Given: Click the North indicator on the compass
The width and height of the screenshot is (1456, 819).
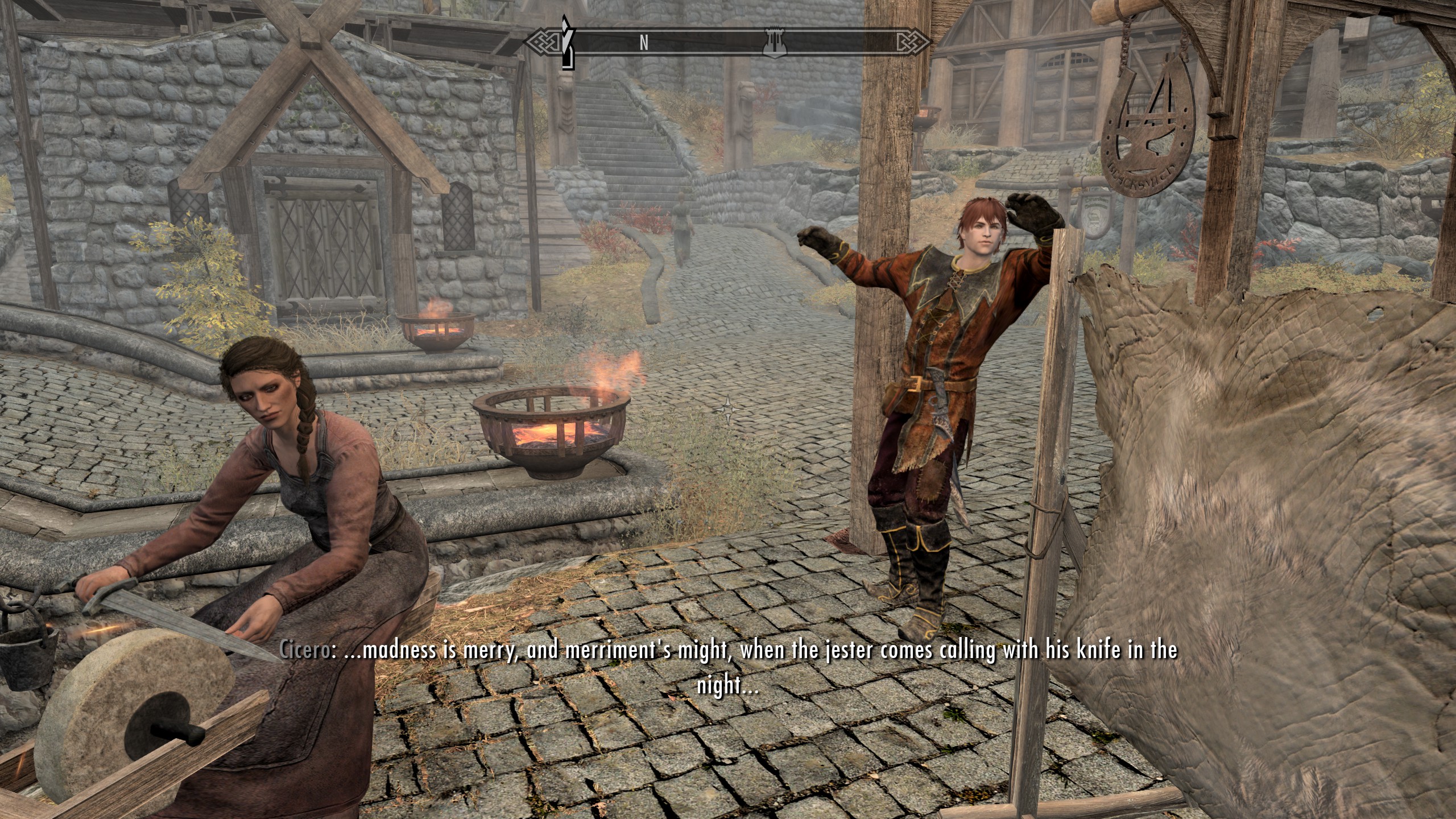Looking at the screenshot, I should point(644,43).
